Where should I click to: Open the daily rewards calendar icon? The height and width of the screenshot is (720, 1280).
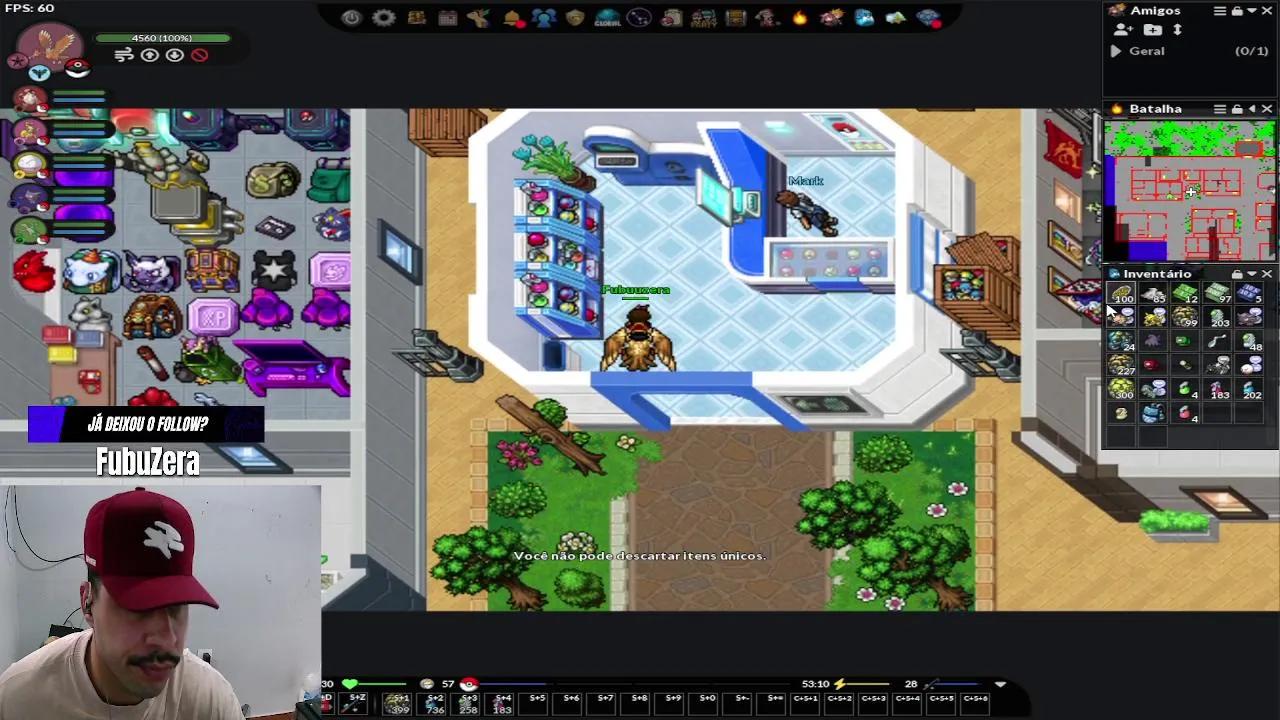pos(446,17)
